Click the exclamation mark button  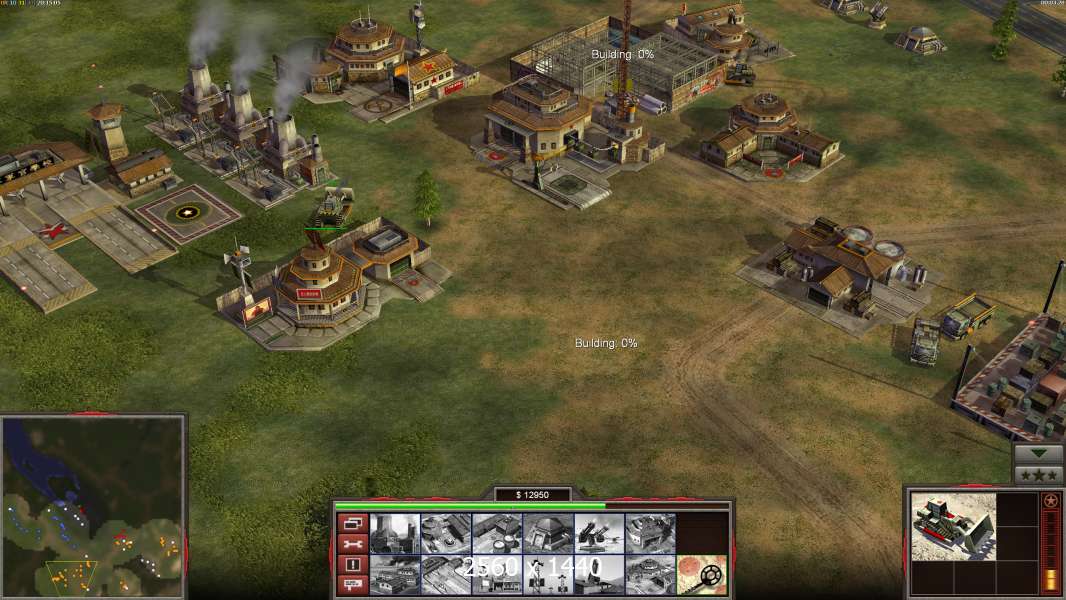(x=352, y=565)
